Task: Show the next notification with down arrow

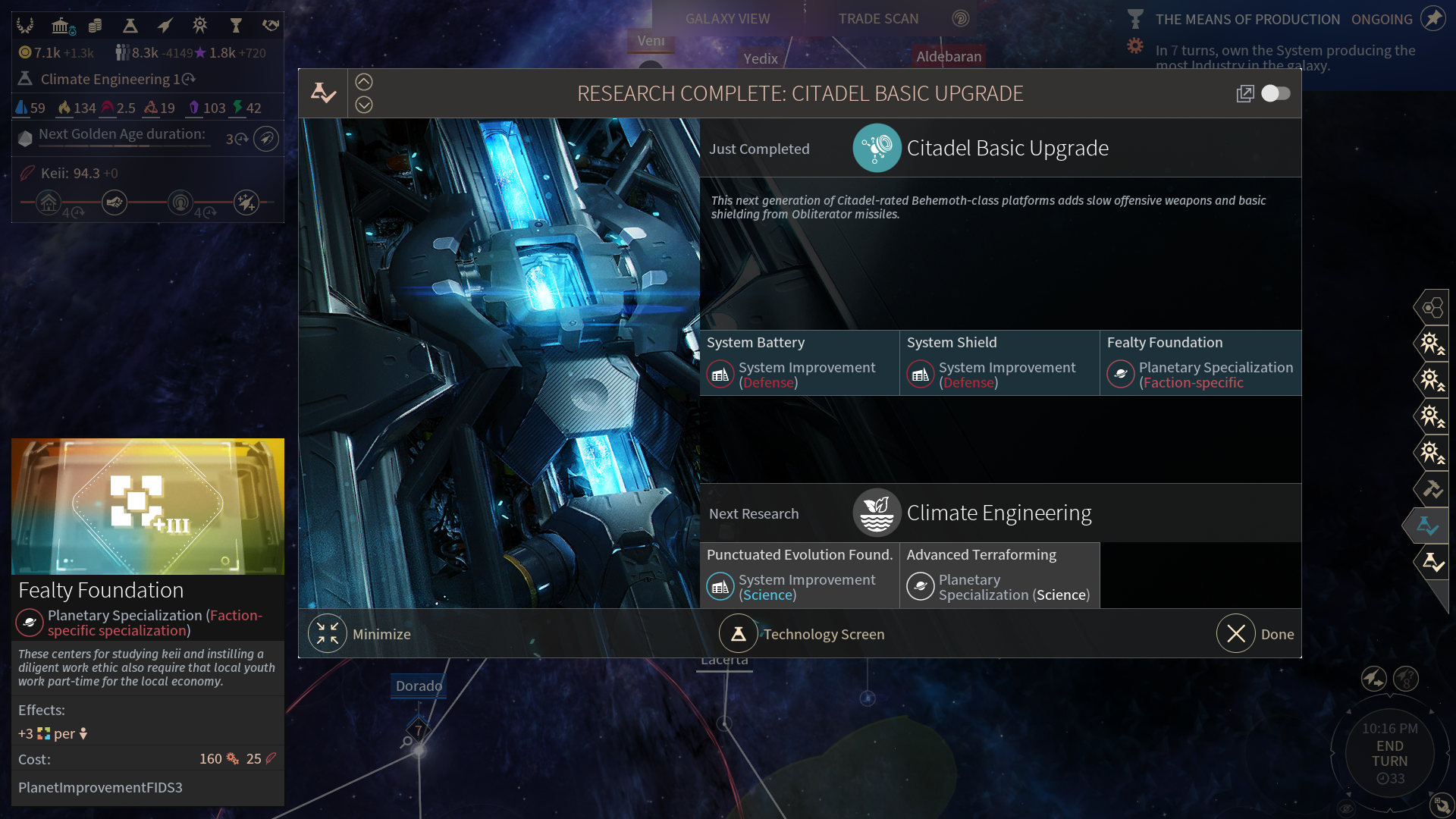Action: [x=364, y=105]
